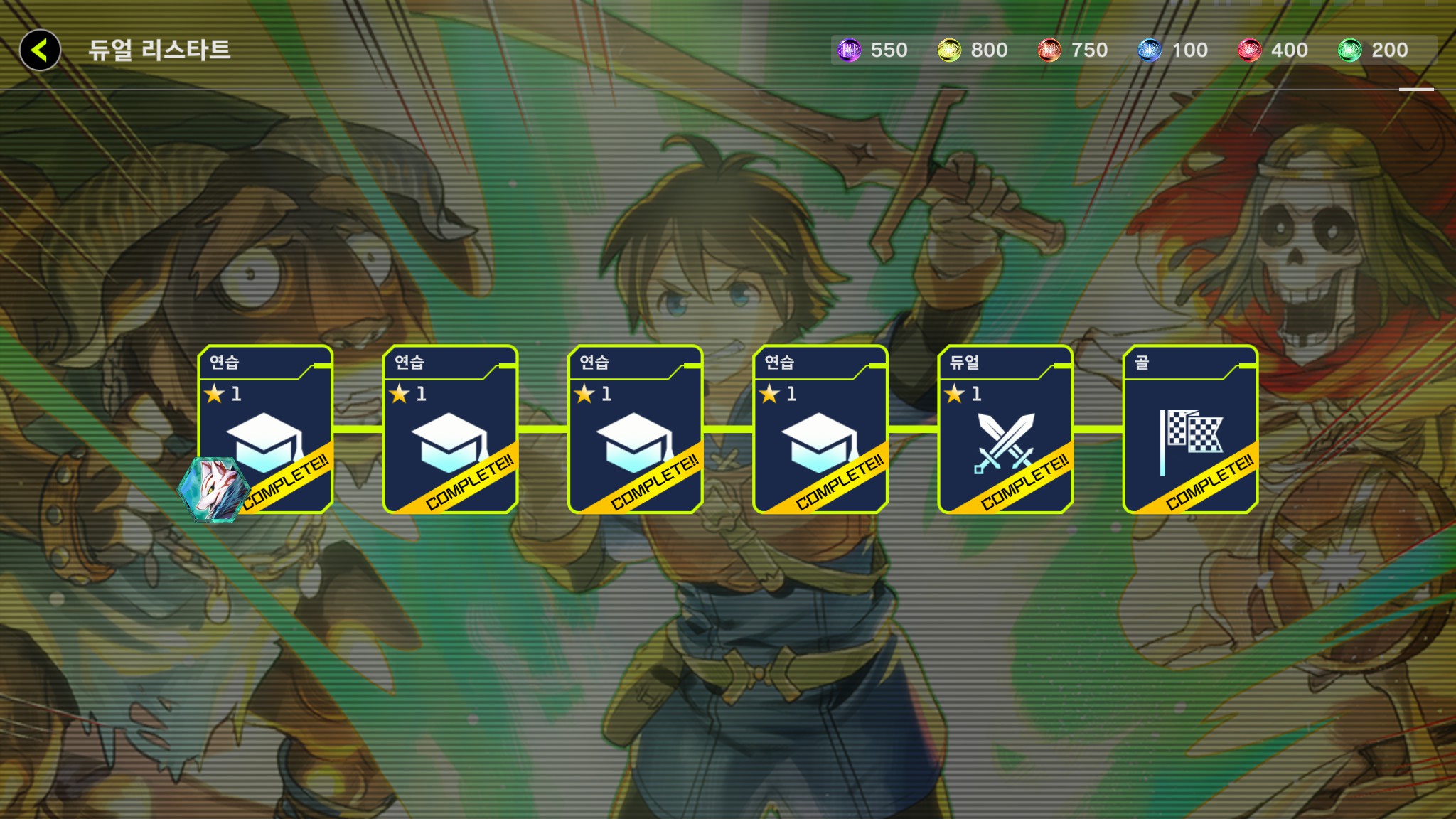Image resolution: width=1456 pixels, height=819 pixels.
Task: Open the practice stage marked by fox avatar
Action: click(x=265, y=429)
